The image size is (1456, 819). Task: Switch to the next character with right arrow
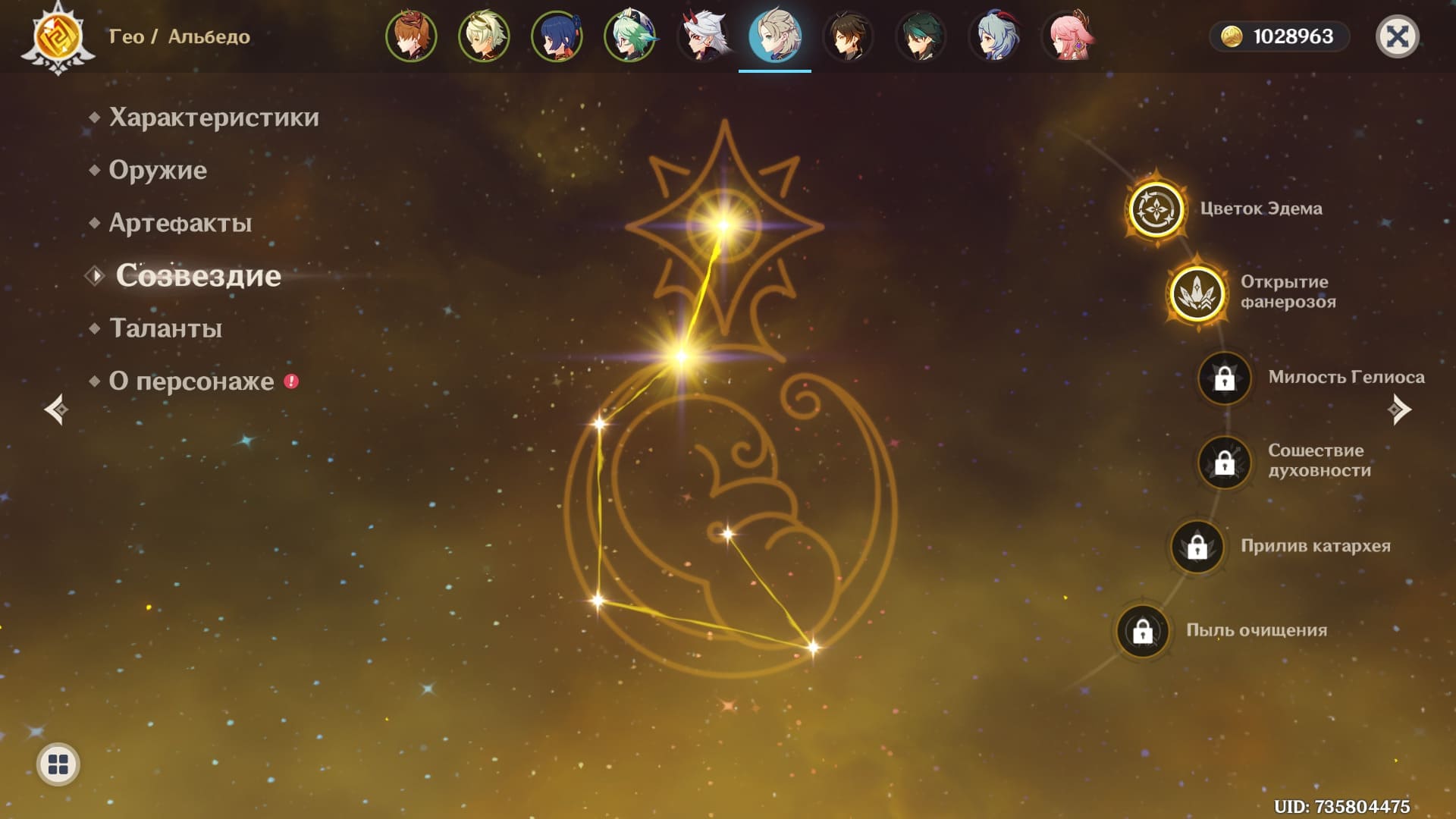click(x=1399, y=409)
